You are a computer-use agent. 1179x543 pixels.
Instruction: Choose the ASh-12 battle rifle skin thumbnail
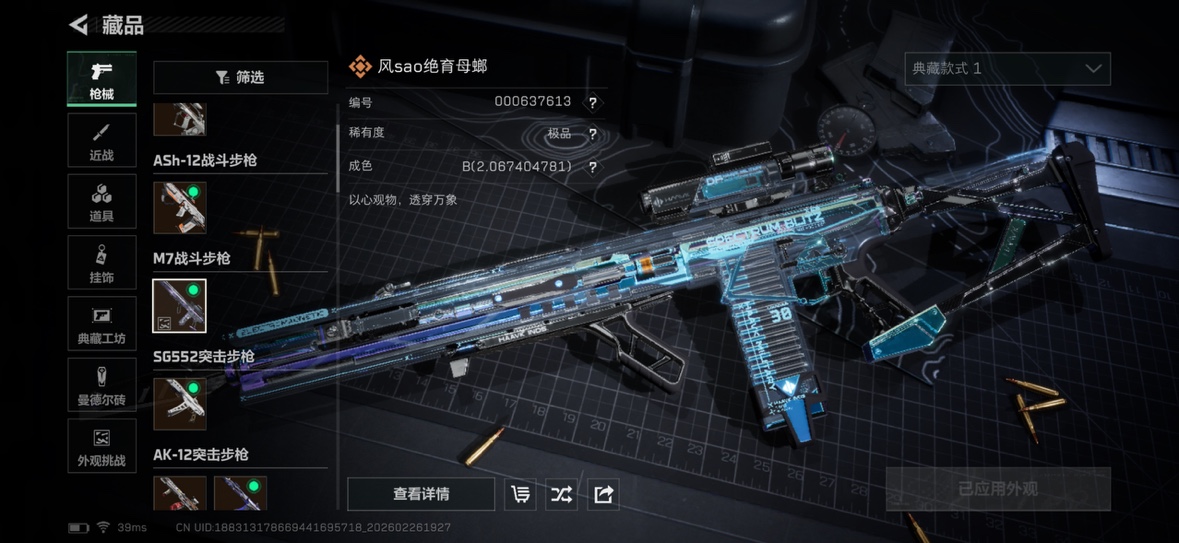pyautogui.click(x=180, y=207)
